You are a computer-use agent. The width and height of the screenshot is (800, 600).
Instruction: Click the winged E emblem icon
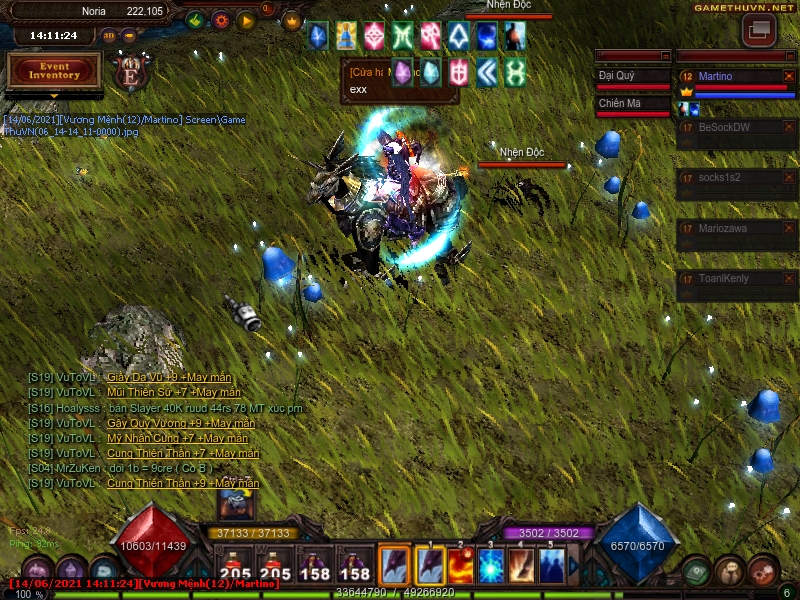click(130, 72)
